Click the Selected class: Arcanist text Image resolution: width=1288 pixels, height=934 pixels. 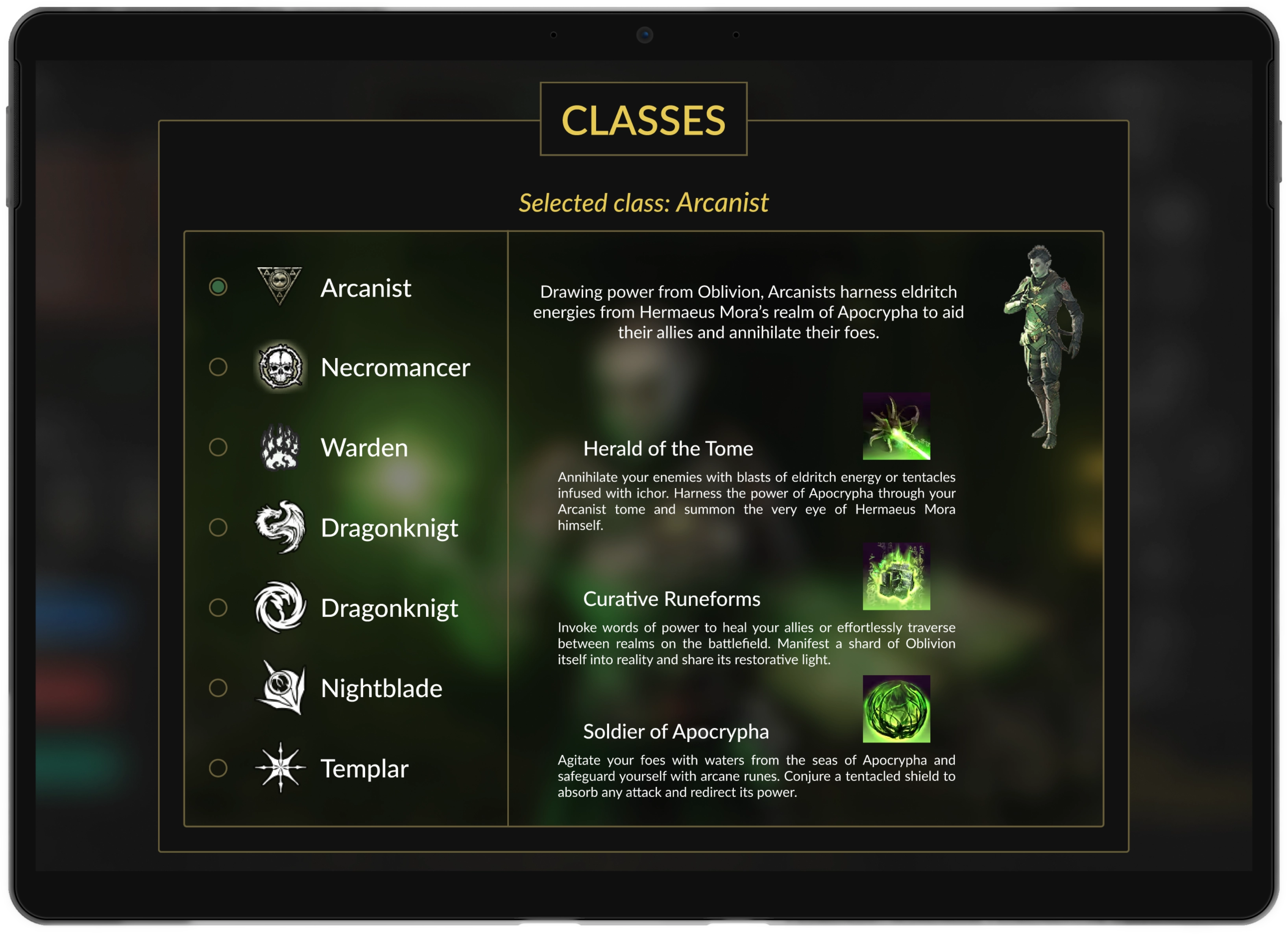coord(643,203)
